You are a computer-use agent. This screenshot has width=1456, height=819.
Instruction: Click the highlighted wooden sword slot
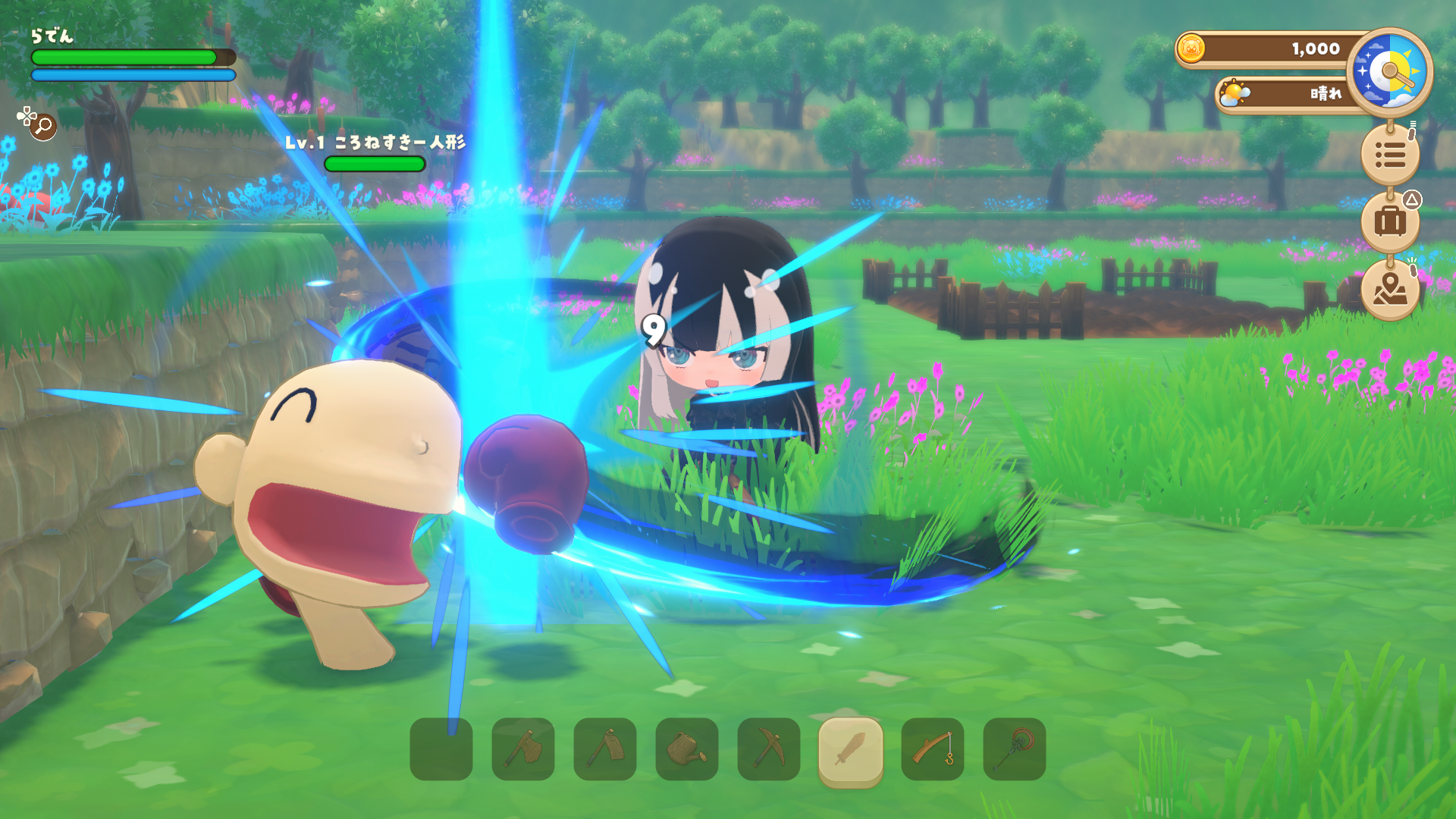pyautogui.click(x=851, y=749)
